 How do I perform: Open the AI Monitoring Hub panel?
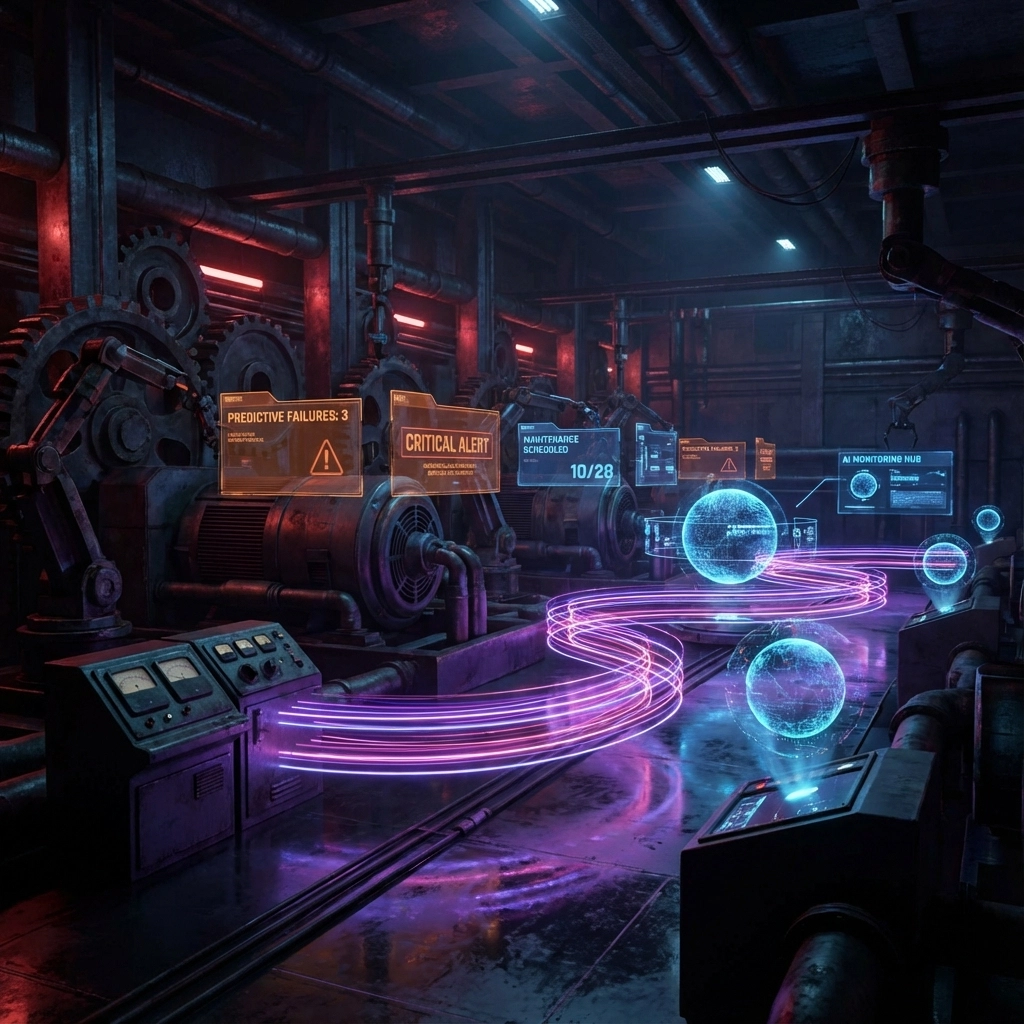point(894,482)
